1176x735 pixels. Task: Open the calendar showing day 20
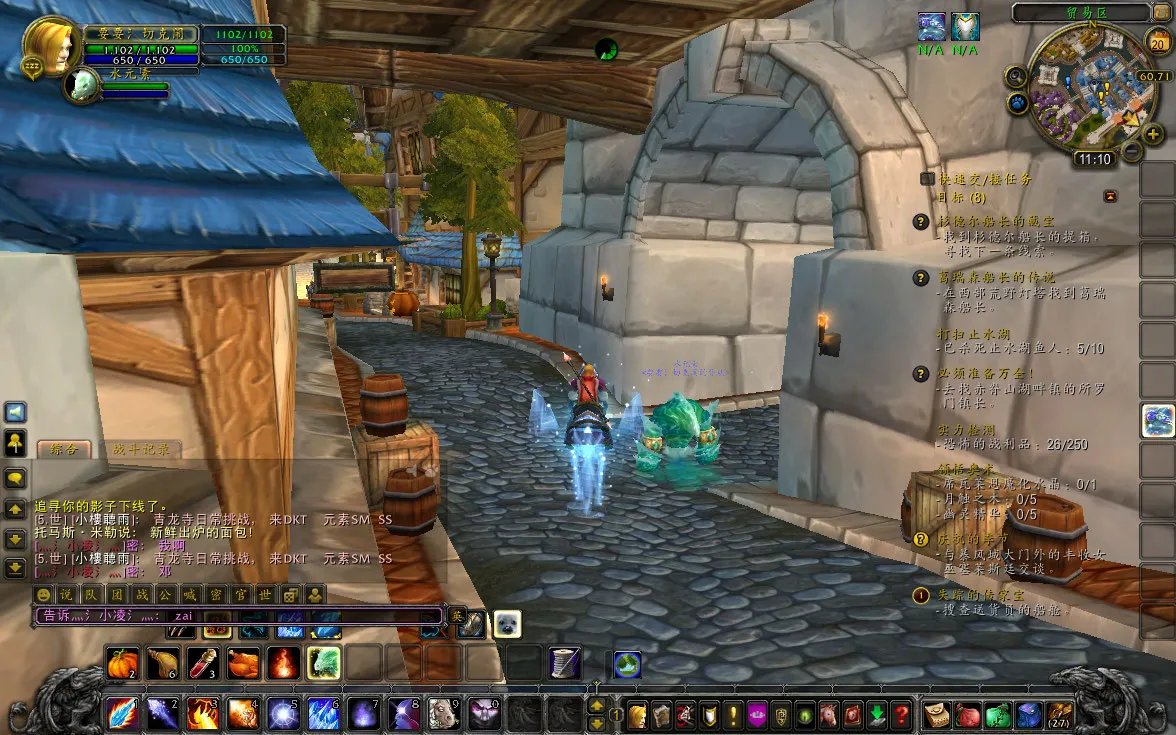click(1158, 42)
